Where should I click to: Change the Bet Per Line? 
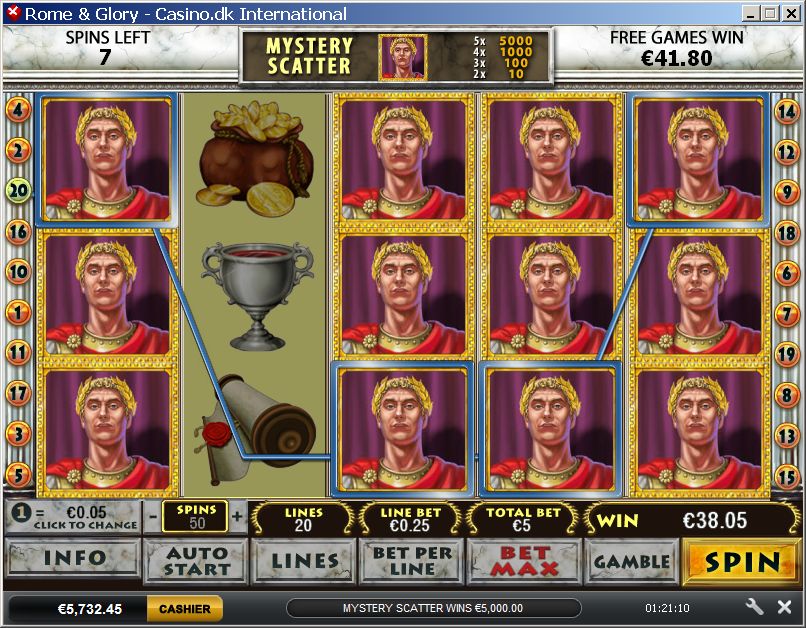coord(412,561)
